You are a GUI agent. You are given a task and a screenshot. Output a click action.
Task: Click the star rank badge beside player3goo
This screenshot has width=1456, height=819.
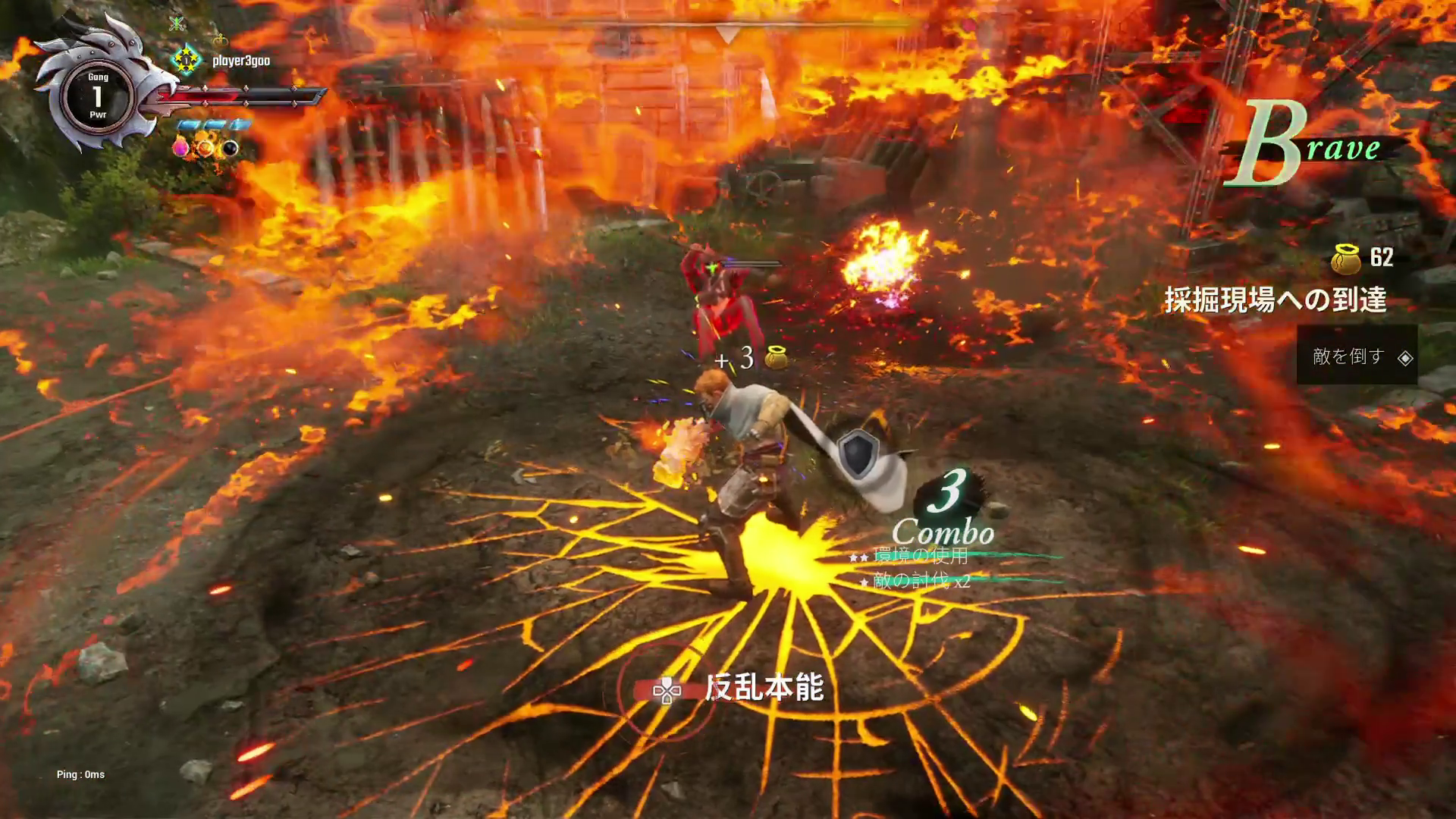(187, 60)
